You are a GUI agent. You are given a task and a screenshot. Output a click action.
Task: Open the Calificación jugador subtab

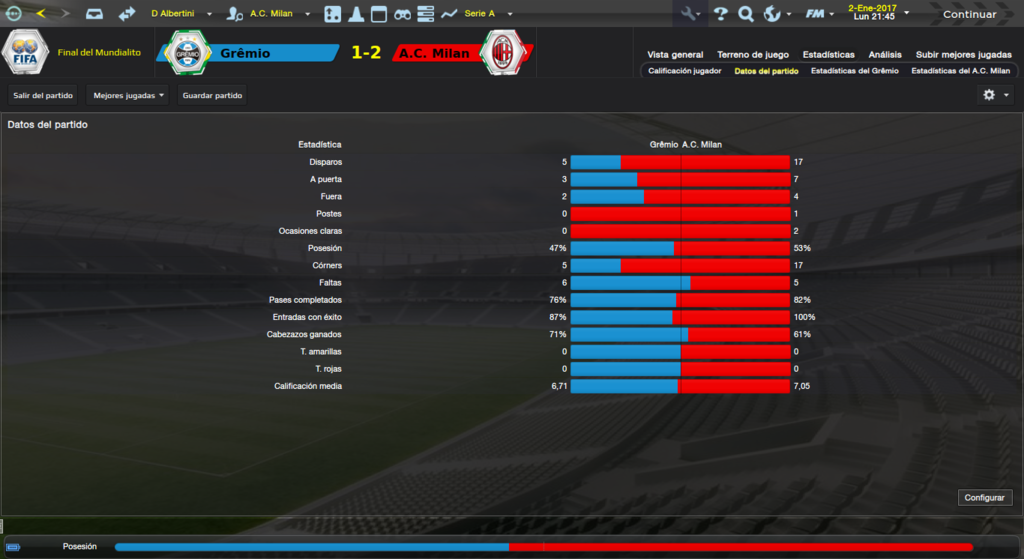tap(684, 71)
